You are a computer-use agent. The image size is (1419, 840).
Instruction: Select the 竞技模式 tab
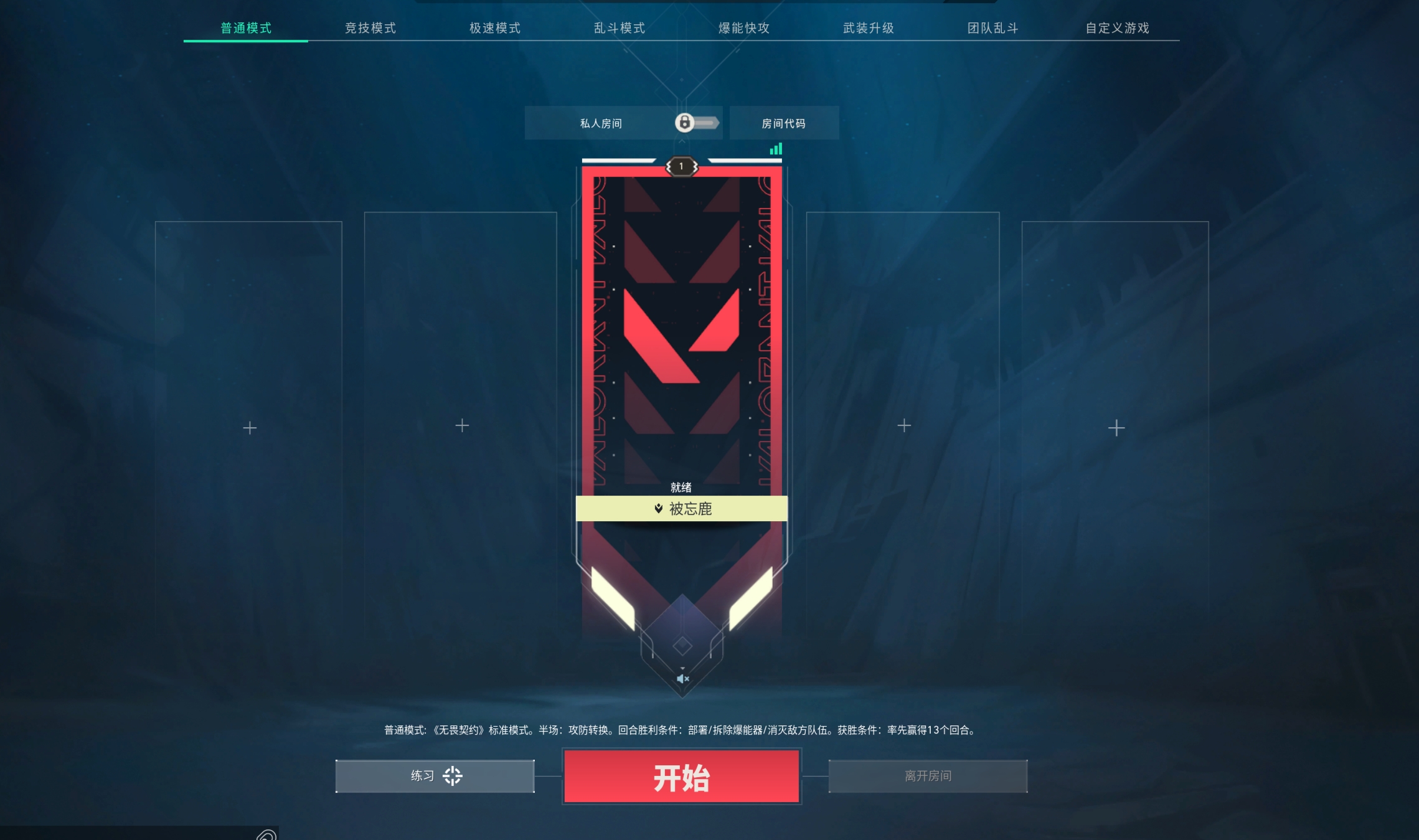click(x=370, y=28)
